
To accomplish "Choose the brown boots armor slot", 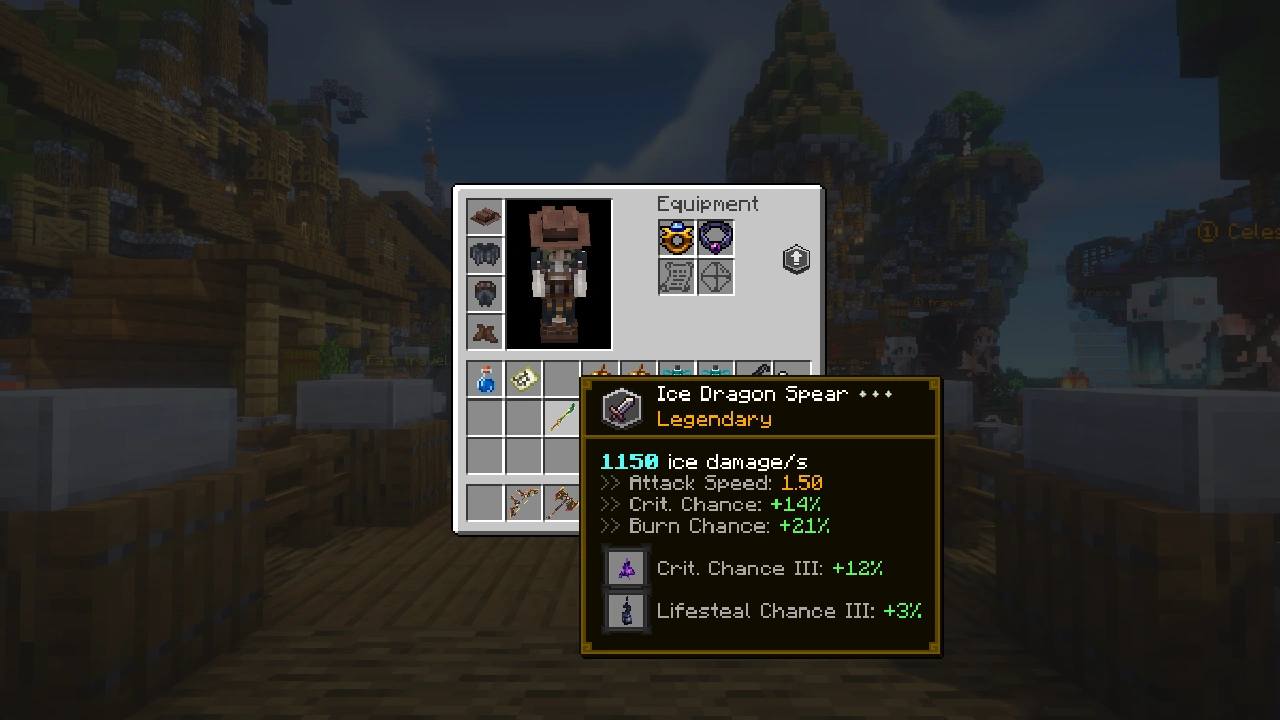I will tap(485, 331).
